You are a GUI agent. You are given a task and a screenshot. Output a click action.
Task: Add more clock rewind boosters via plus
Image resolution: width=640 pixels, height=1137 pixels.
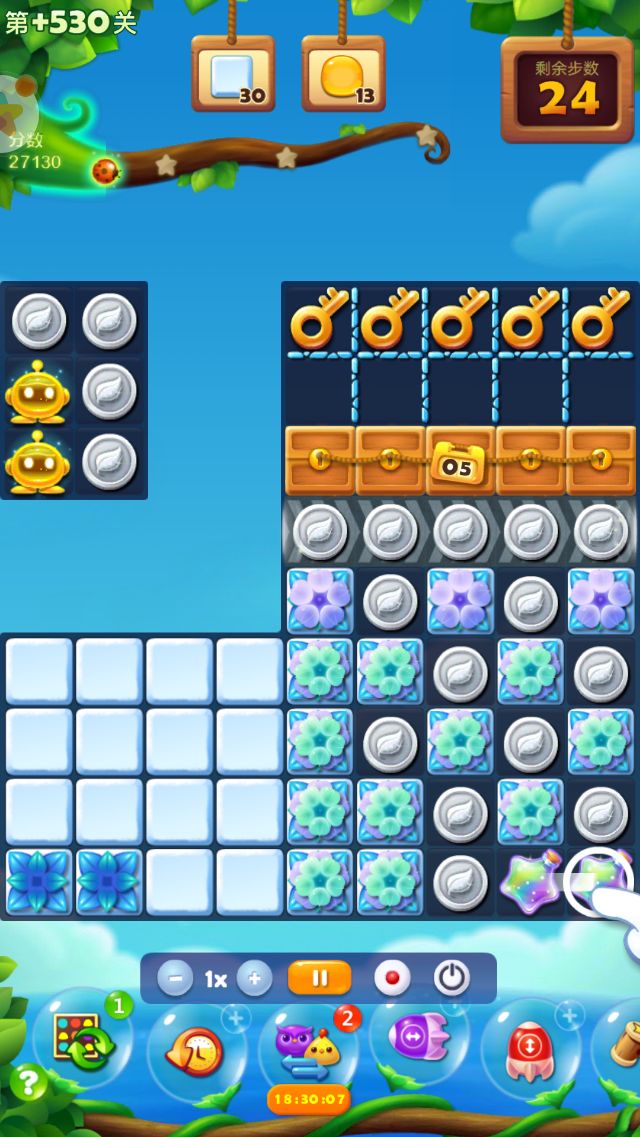236,1018
